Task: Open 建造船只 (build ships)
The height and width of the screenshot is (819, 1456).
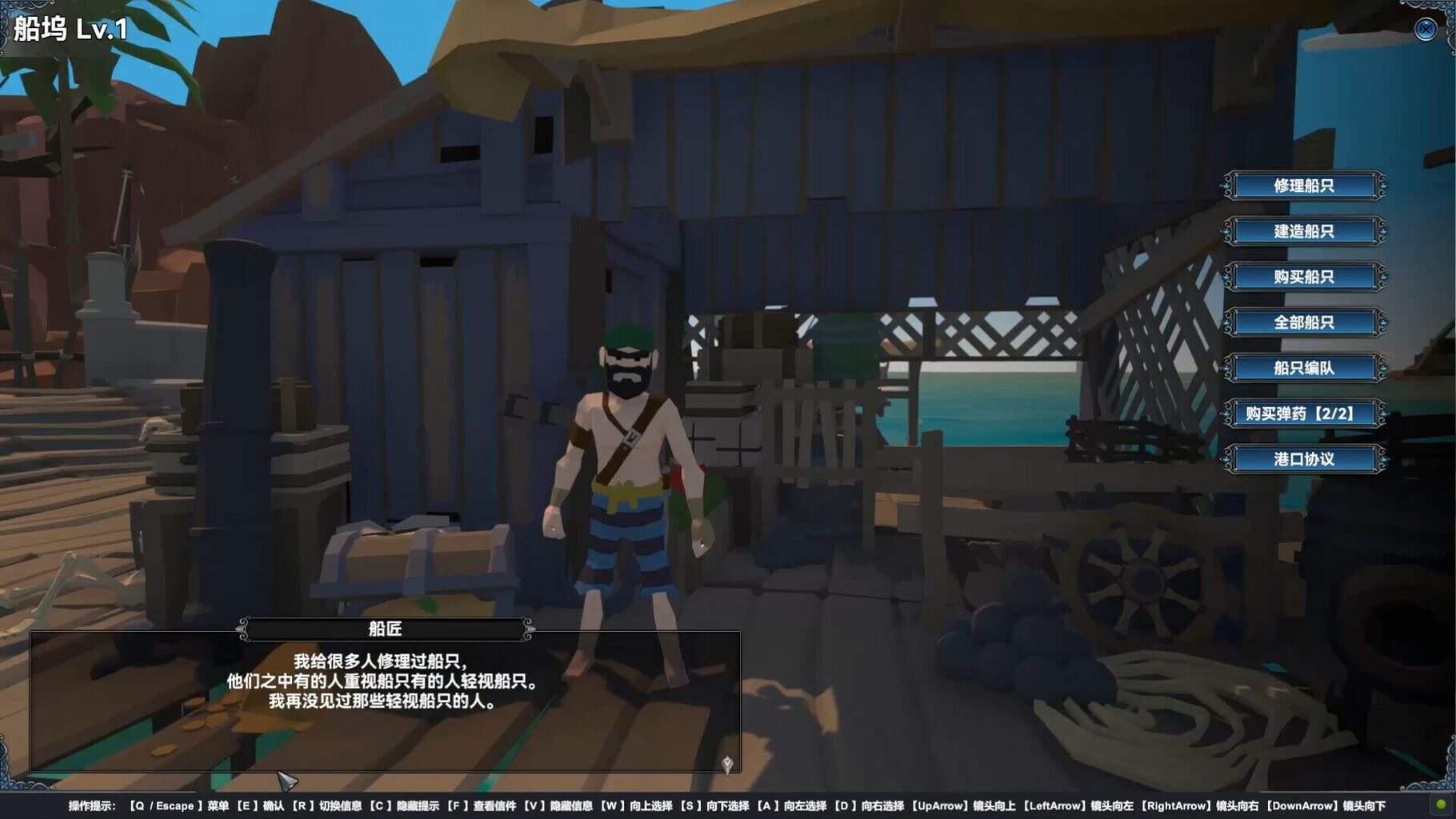Action: 1304,231
